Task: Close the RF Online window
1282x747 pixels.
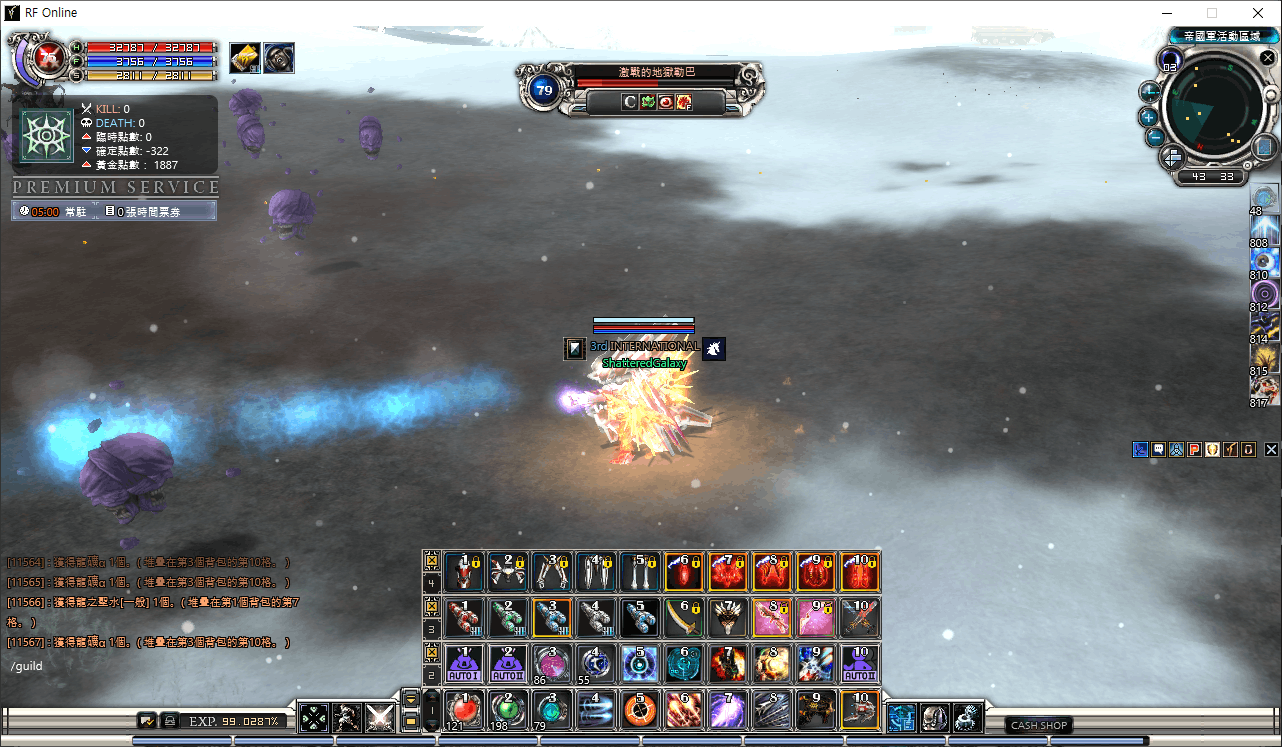Action: (1258, 13)
